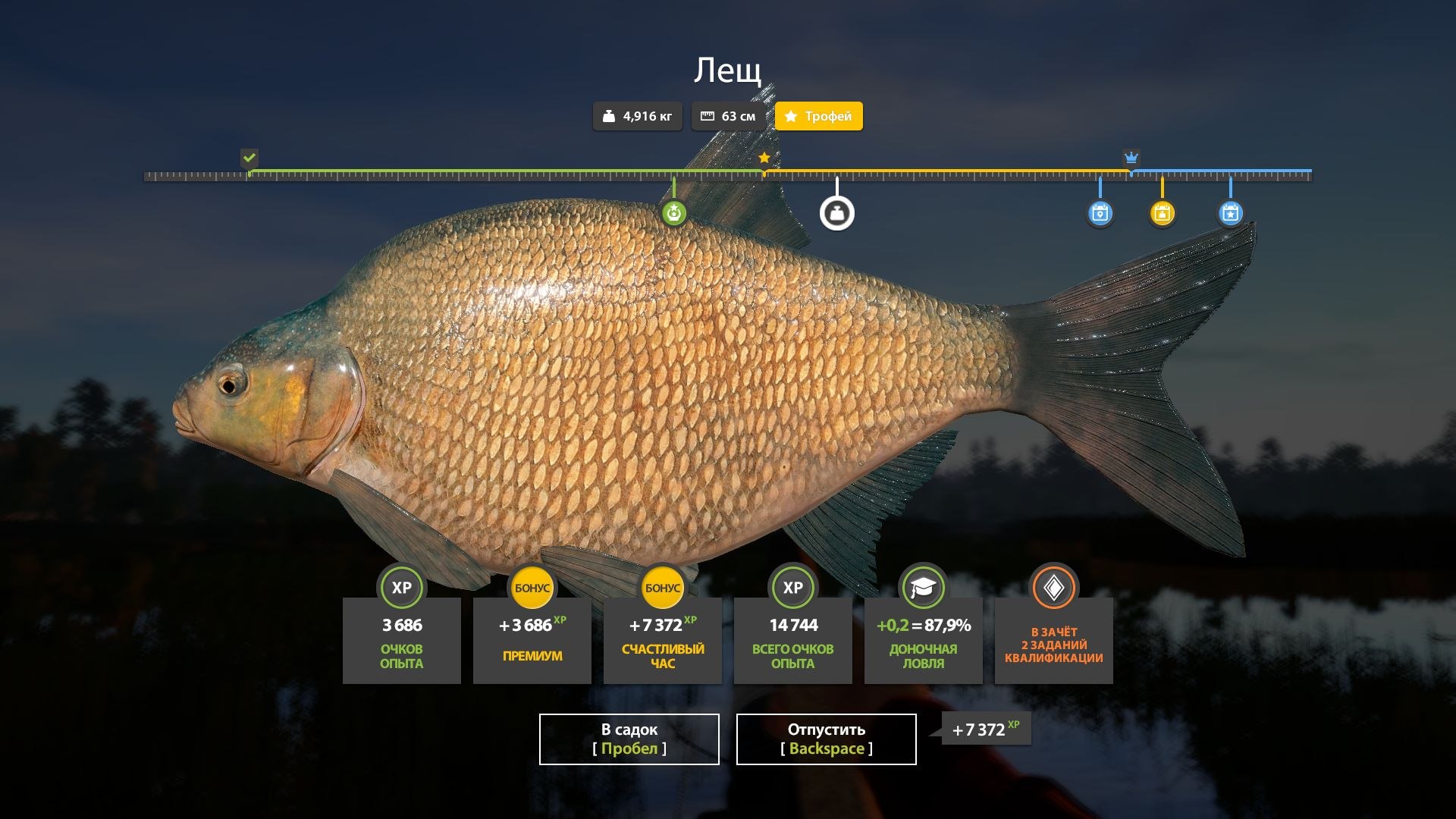Click the crown marker on the scale
Viewport: 1456px width, 819px height.
click(1131, 158)
